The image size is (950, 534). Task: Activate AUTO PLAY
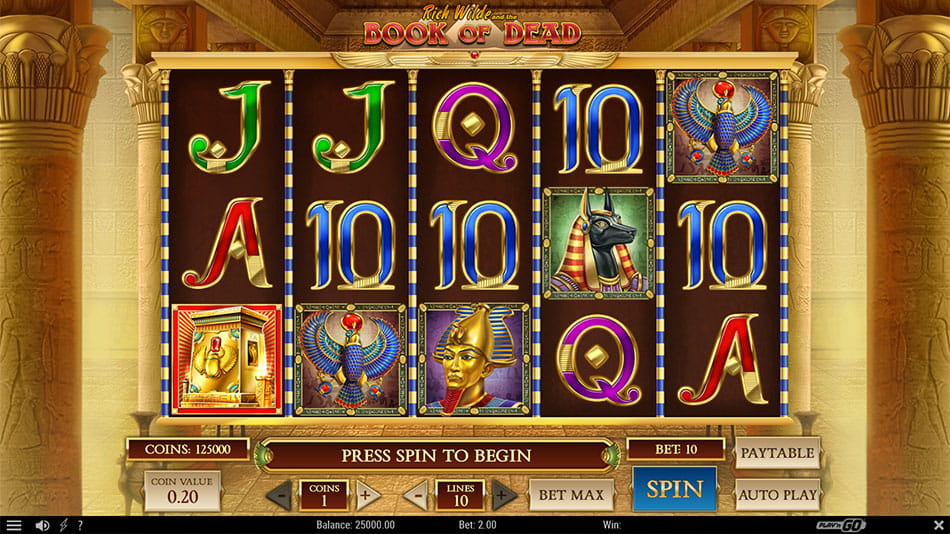pos(777,494)
